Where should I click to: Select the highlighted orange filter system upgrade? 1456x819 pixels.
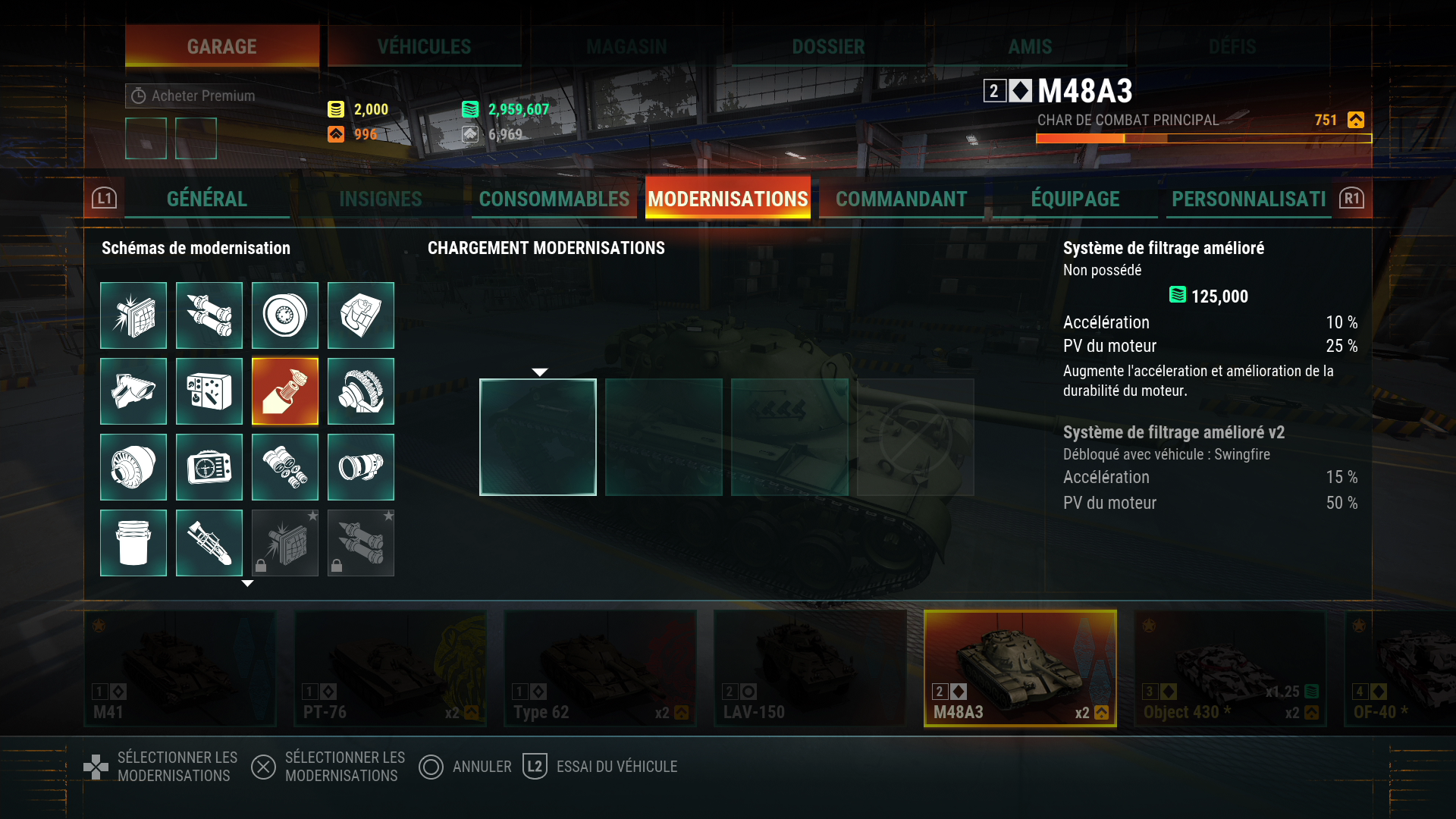point(285,391)
